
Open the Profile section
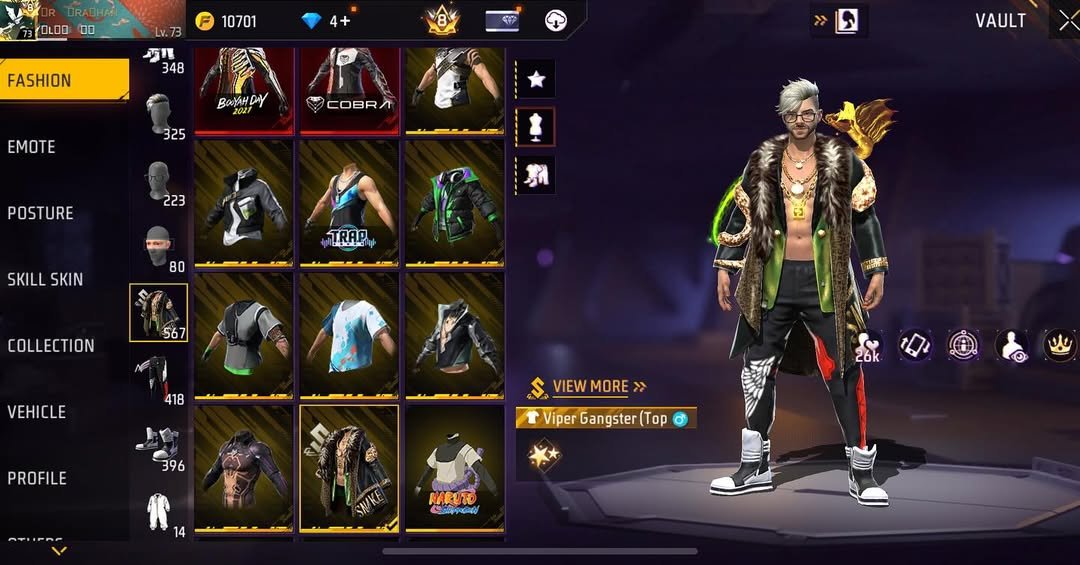tap(37, 478)
